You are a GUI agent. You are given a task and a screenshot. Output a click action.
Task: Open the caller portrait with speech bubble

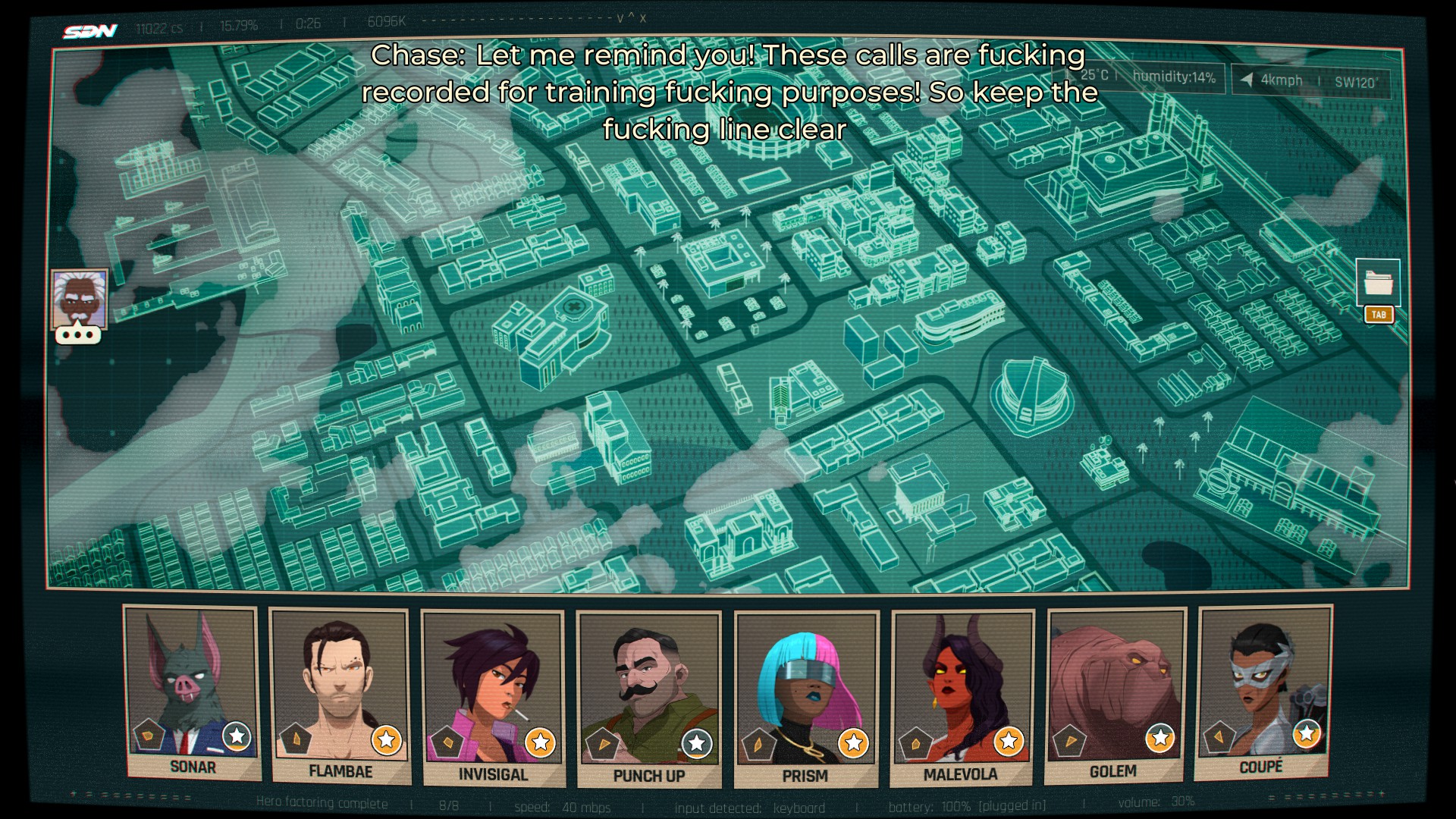[79, 301]
